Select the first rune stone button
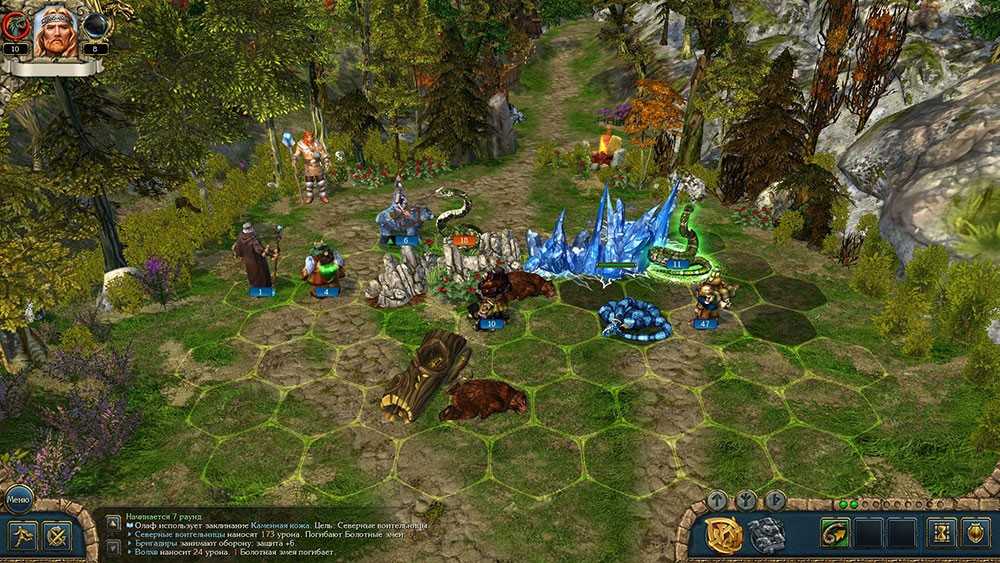 [x=717, y=500]
